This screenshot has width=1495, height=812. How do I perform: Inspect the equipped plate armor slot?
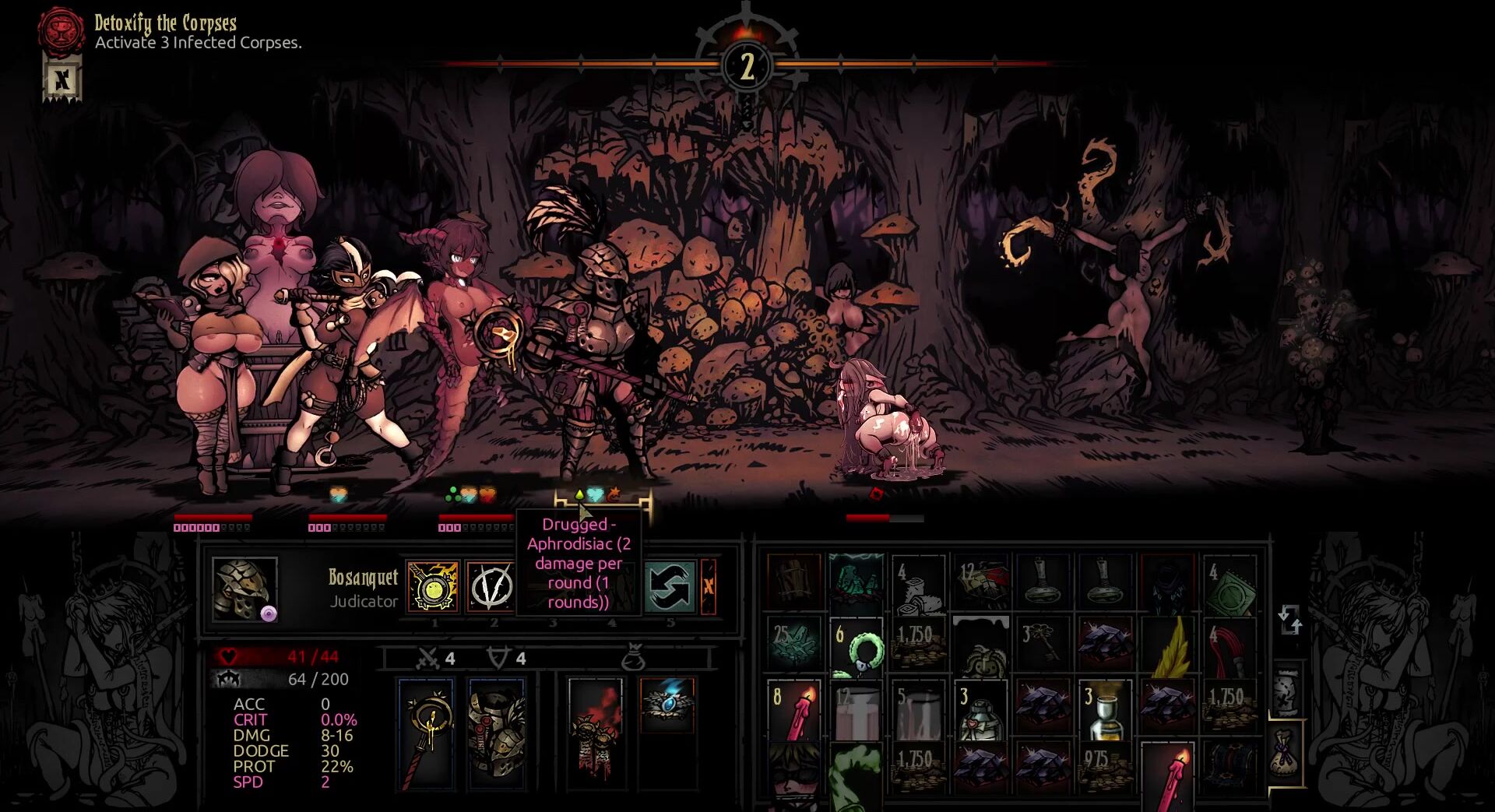click(x=497, y=733)
